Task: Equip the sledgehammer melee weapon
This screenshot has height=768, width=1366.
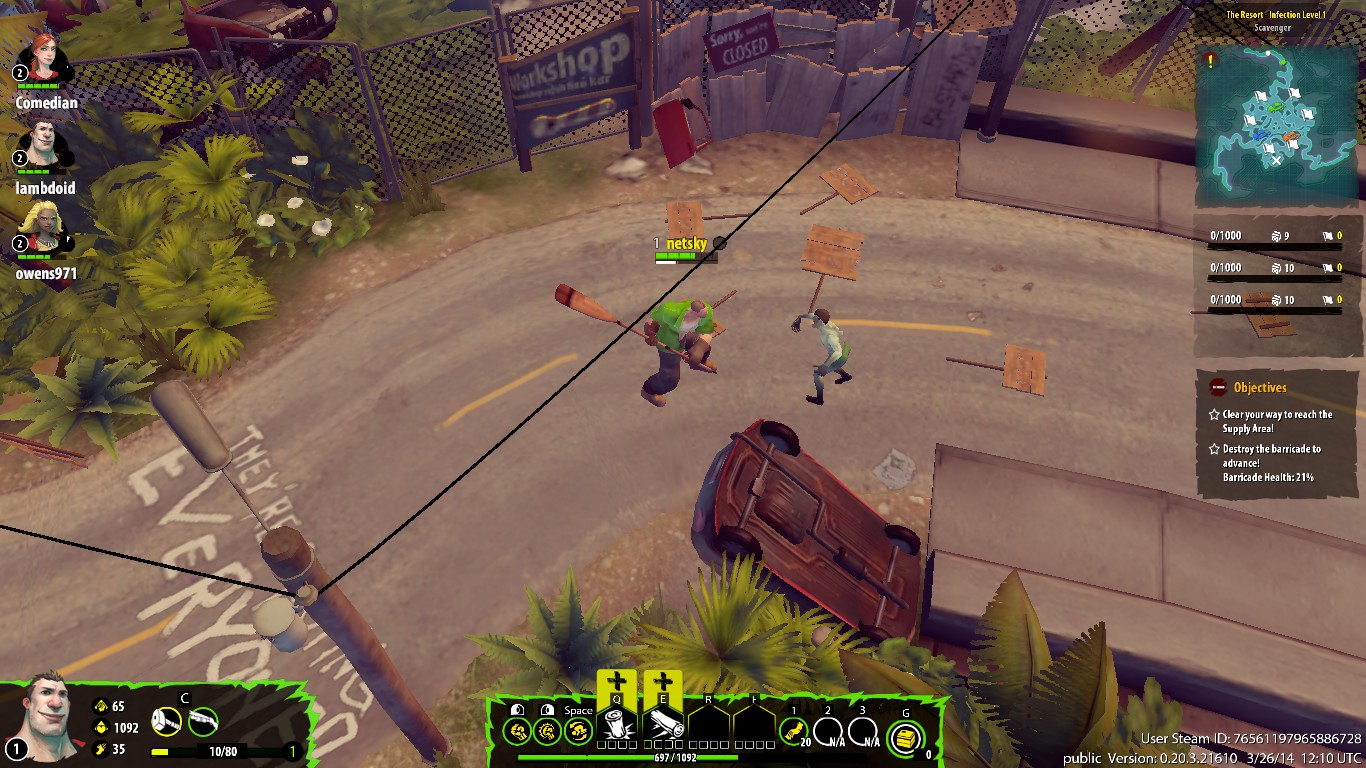Action: tap(166, 721)
